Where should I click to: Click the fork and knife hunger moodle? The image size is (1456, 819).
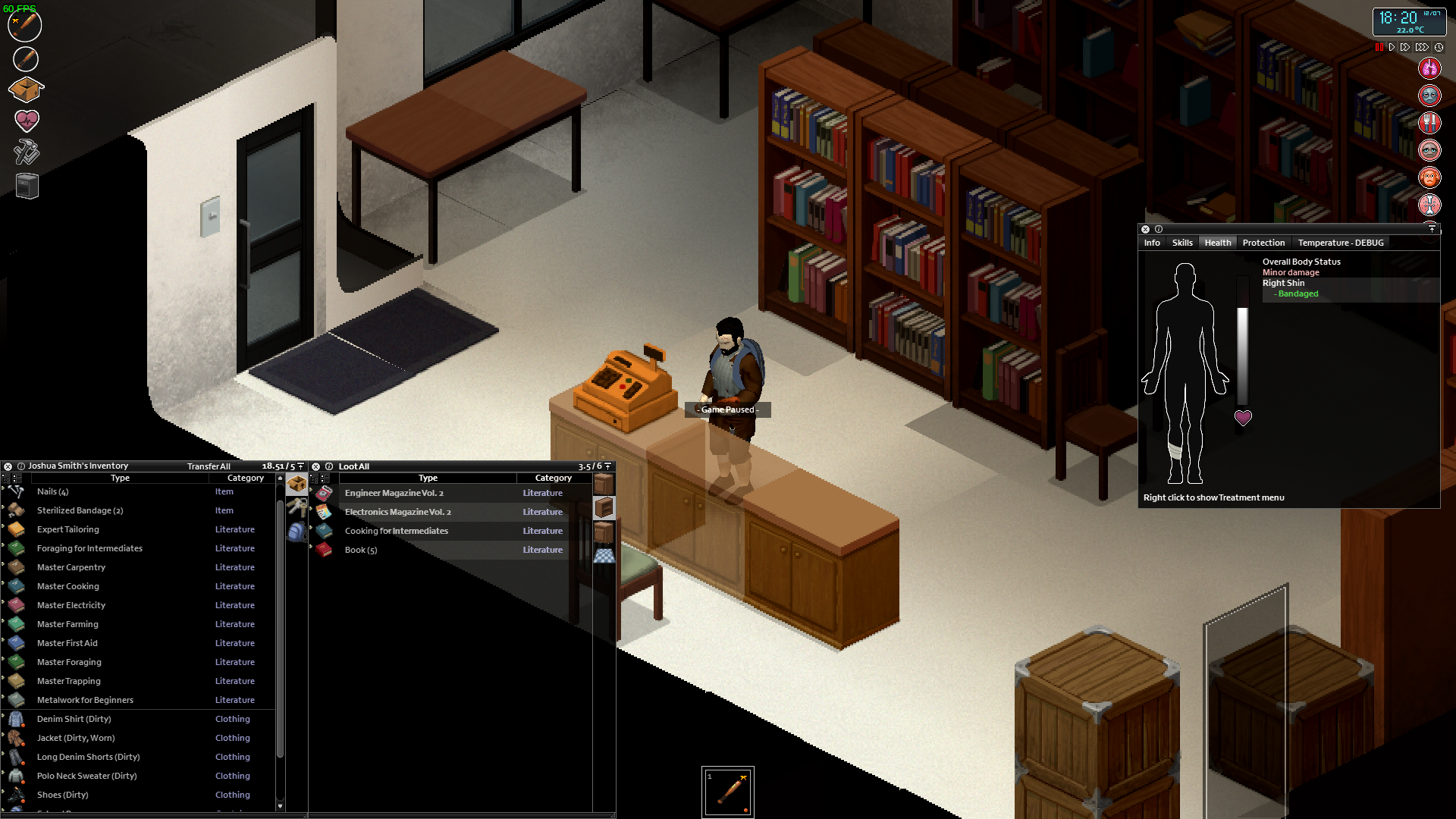pyautogui.click(x=1429, y=122)
